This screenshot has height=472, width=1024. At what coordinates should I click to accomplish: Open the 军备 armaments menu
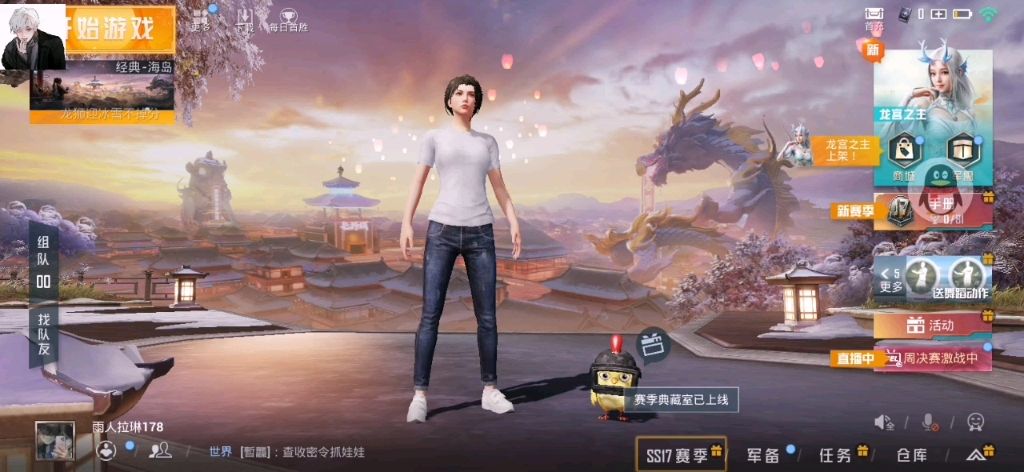click(x=764, y=455)
